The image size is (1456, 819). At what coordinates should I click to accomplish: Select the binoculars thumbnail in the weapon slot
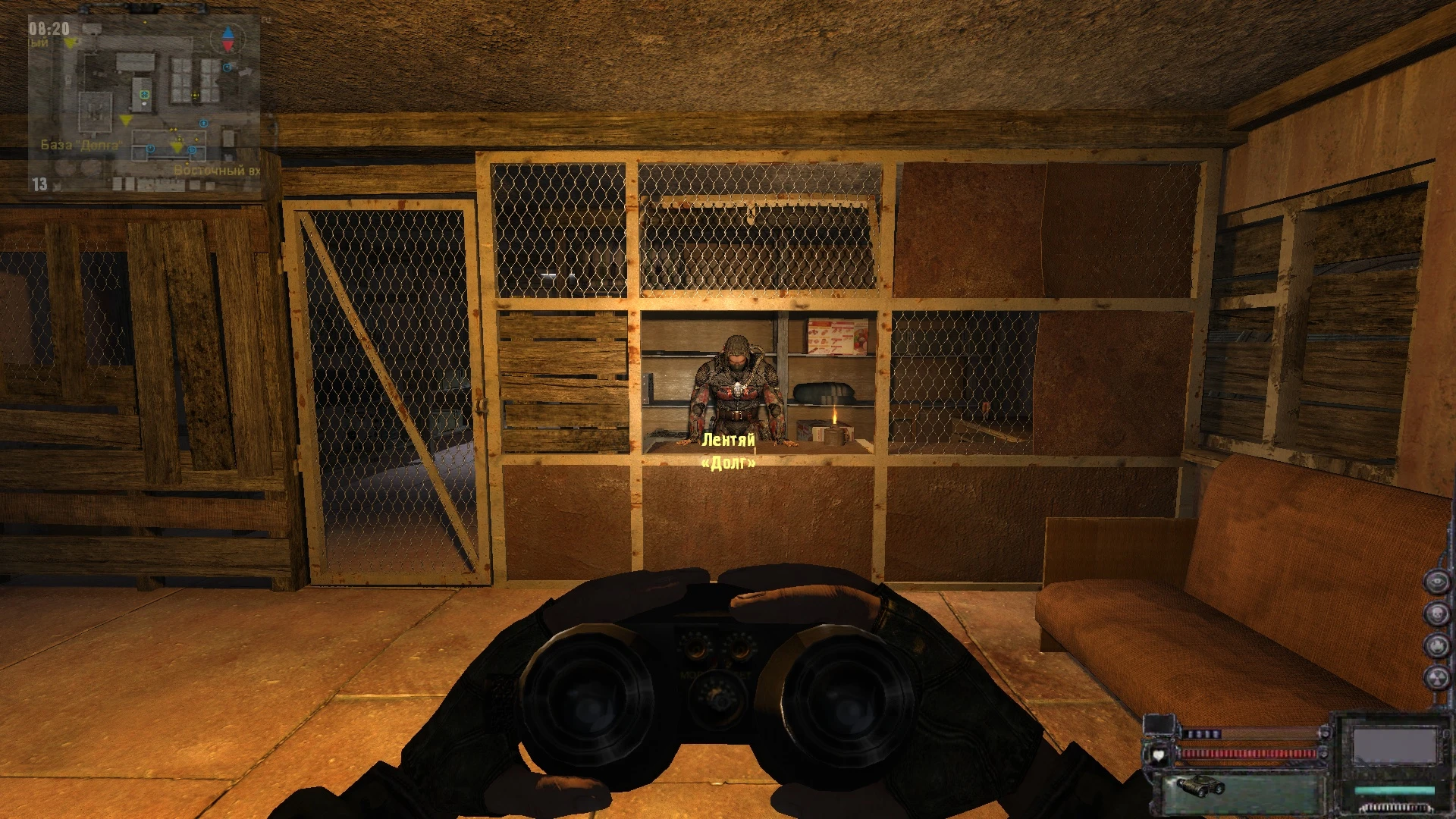pyautogui.click(x=1200, y=787)
